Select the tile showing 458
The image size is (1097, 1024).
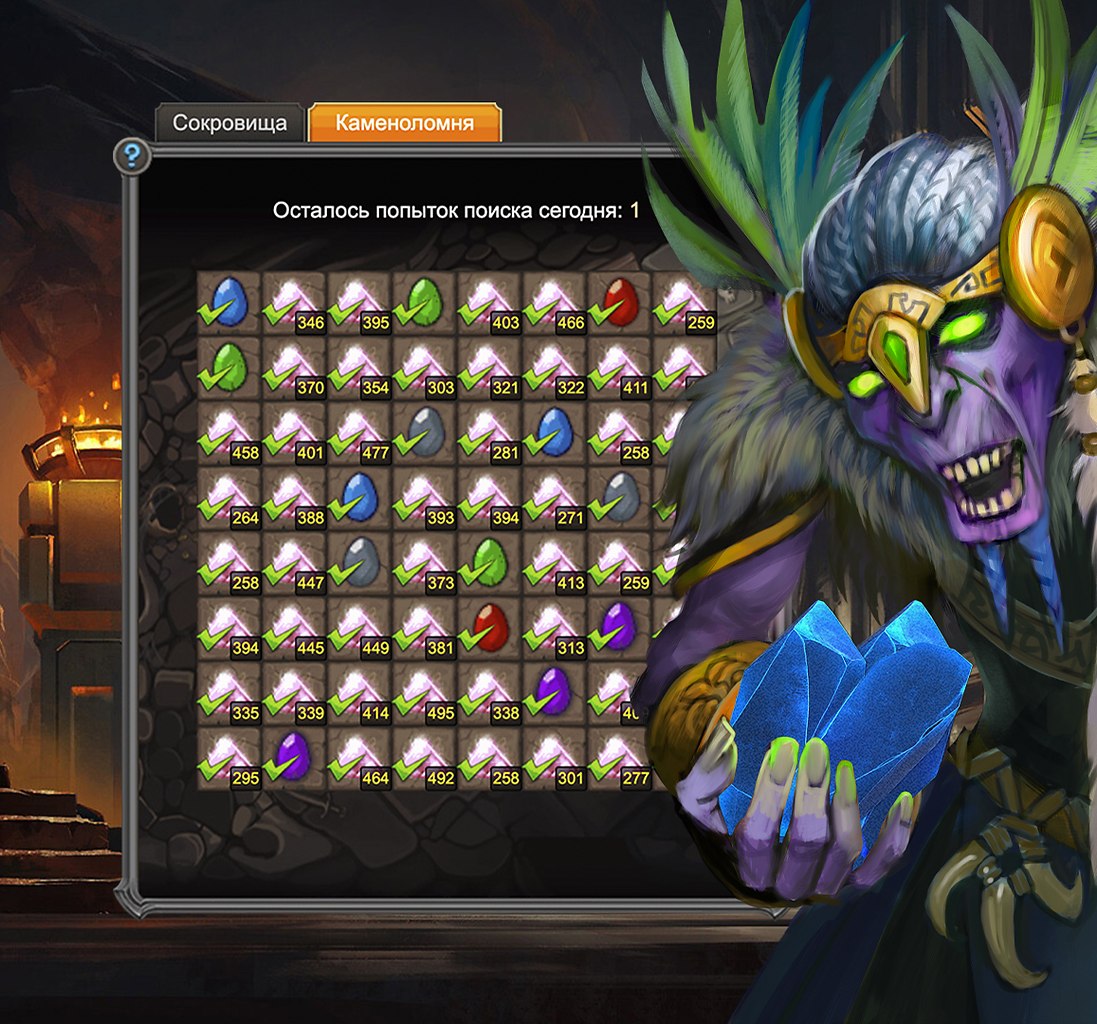229,433
